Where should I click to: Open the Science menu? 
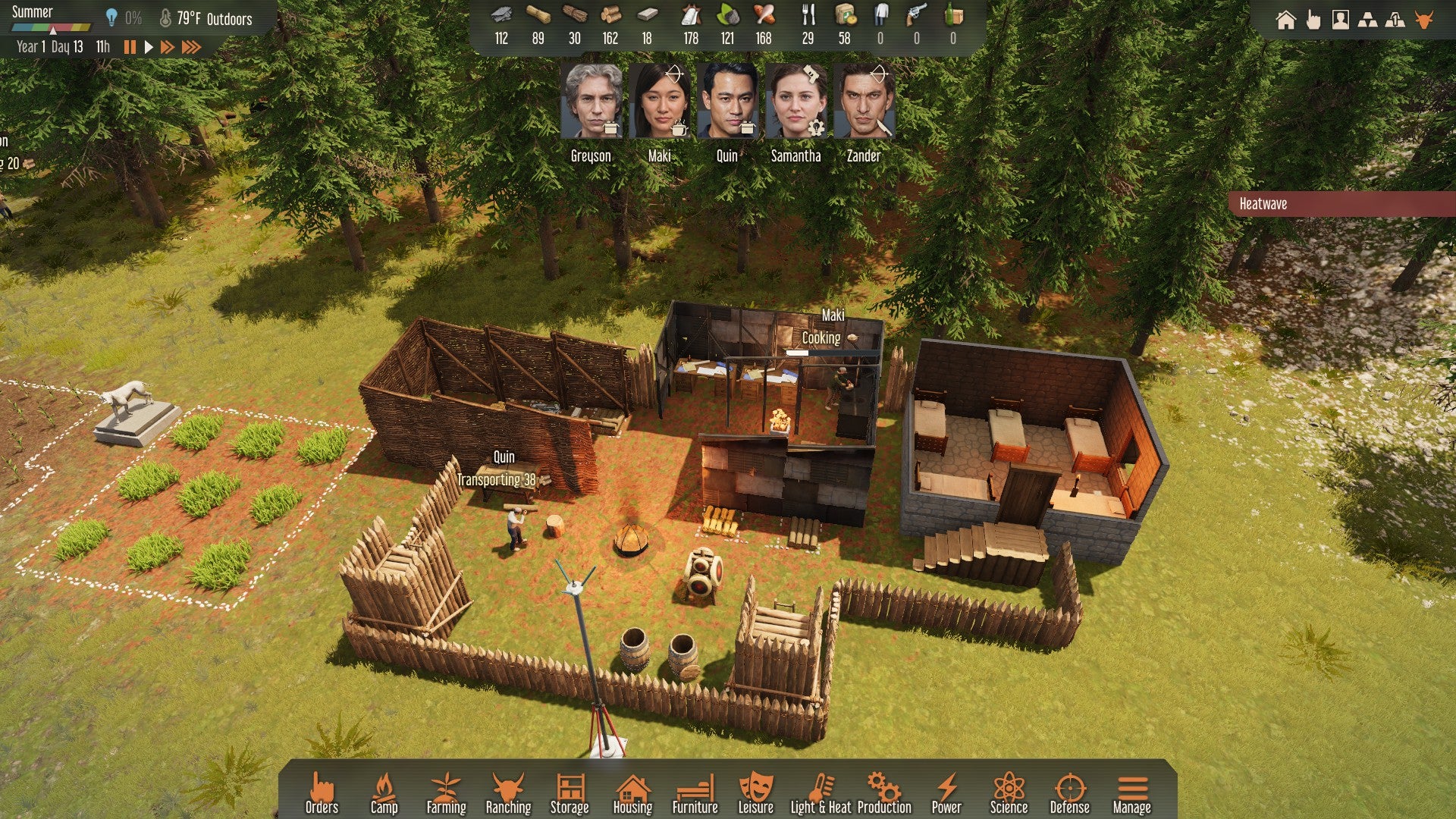tap(1009, 793)
